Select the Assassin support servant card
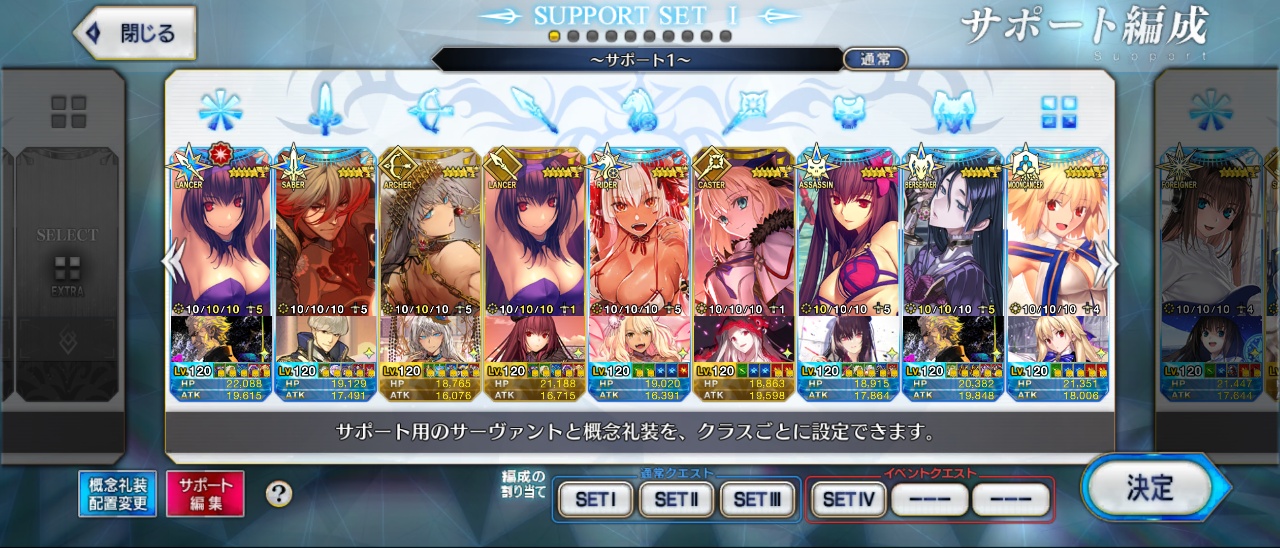The width and height of the screenshot is (1280, 548). pos(847,240)
